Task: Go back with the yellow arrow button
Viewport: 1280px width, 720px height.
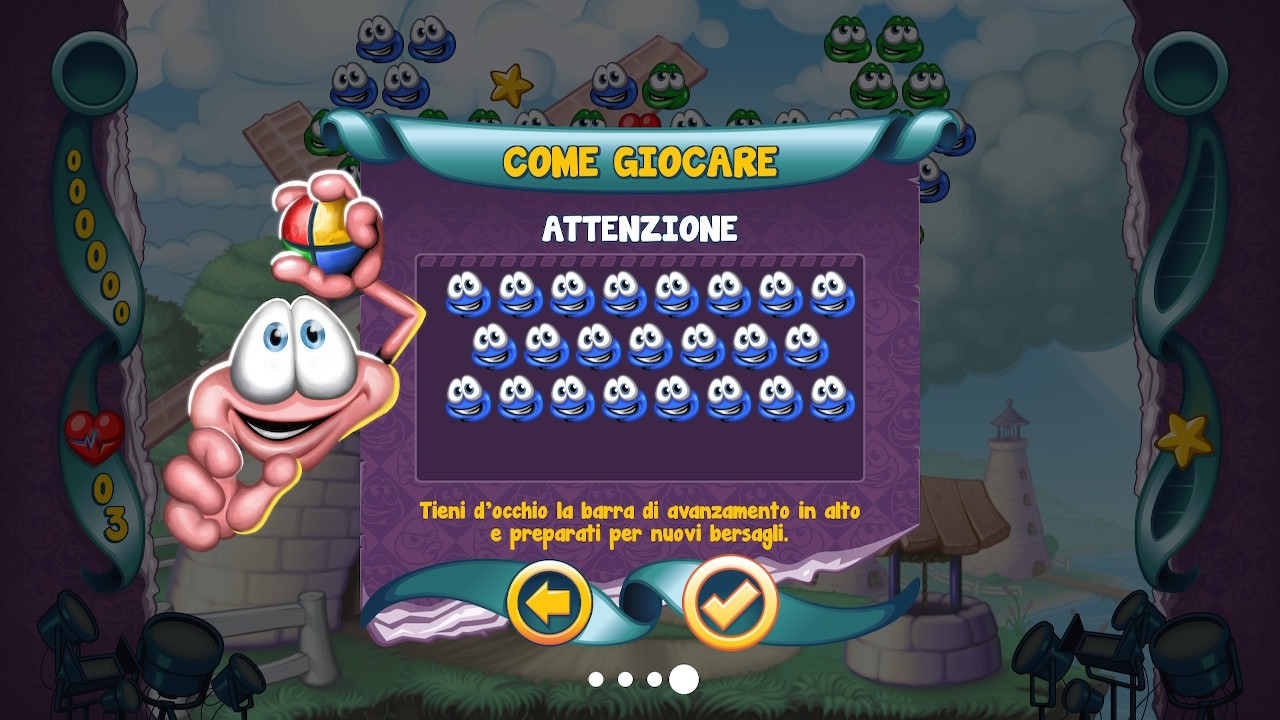Action: 549,603
